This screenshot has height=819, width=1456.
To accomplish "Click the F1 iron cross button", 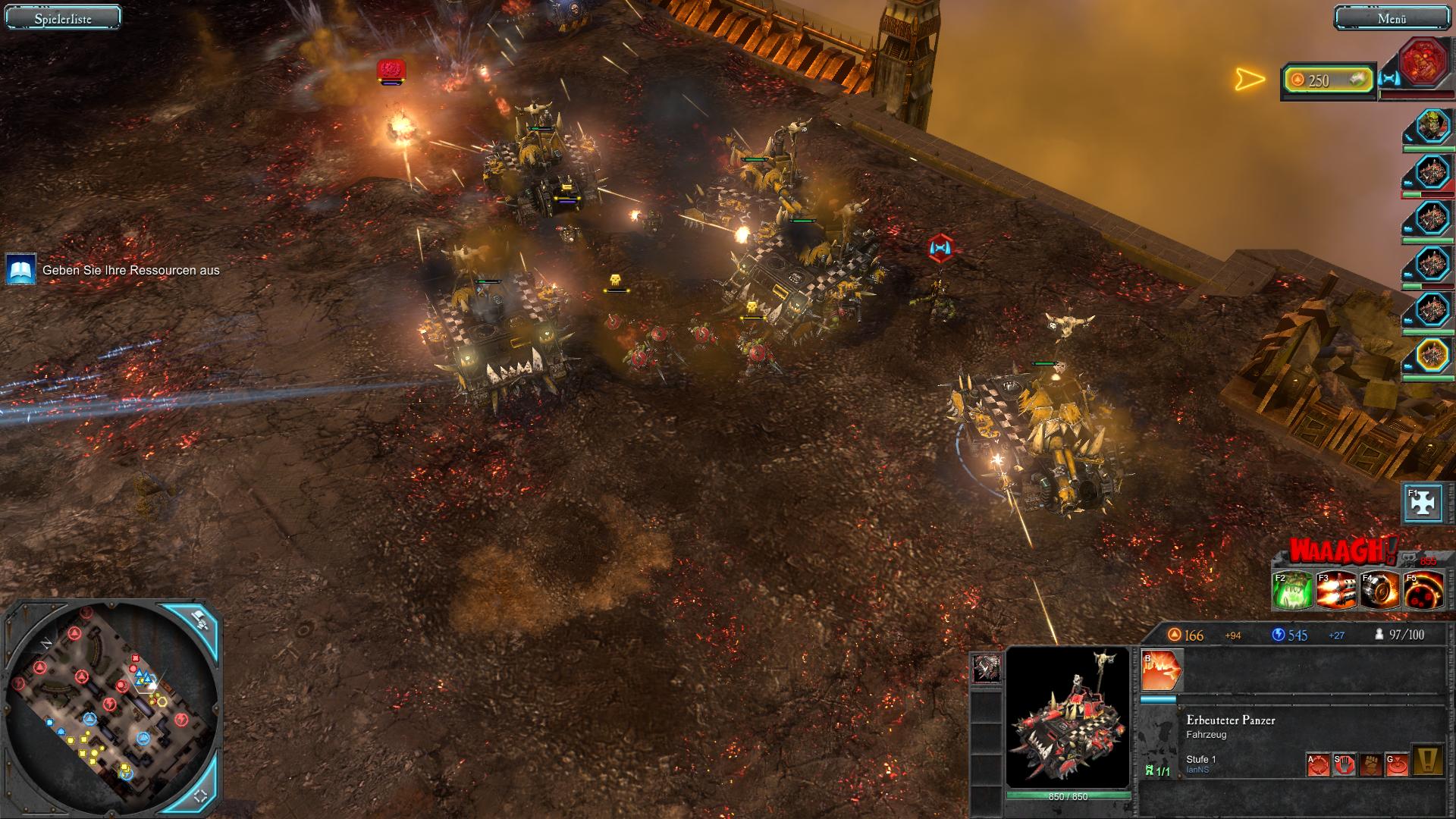I will pos(1422,503).
